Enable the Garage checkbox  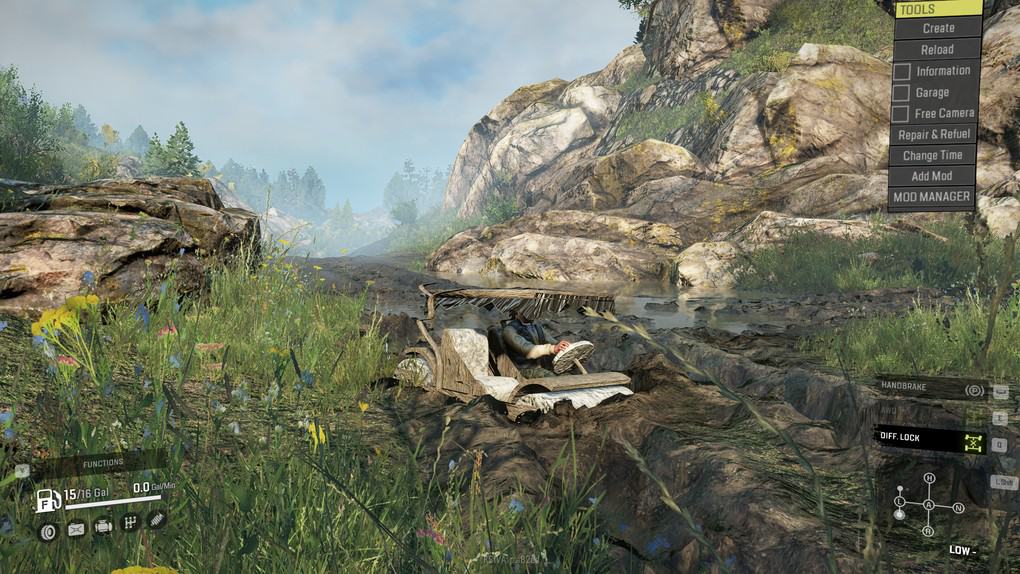pyautogui.click(x=902, y=93)
